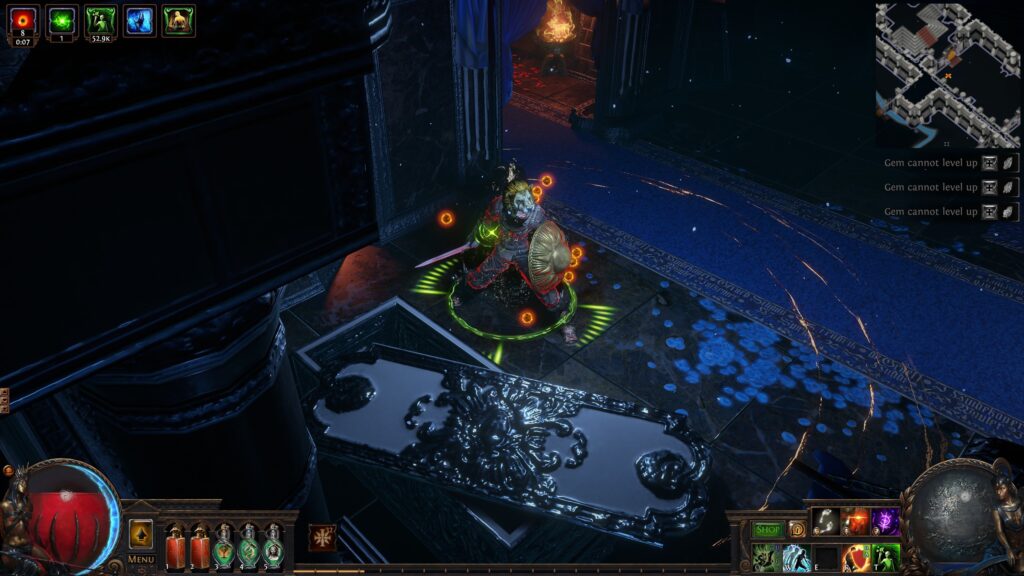Activate the purple rune skill
Image resolution: width=1024 pixels, height=576 pixels.
(x=885, y=521)
